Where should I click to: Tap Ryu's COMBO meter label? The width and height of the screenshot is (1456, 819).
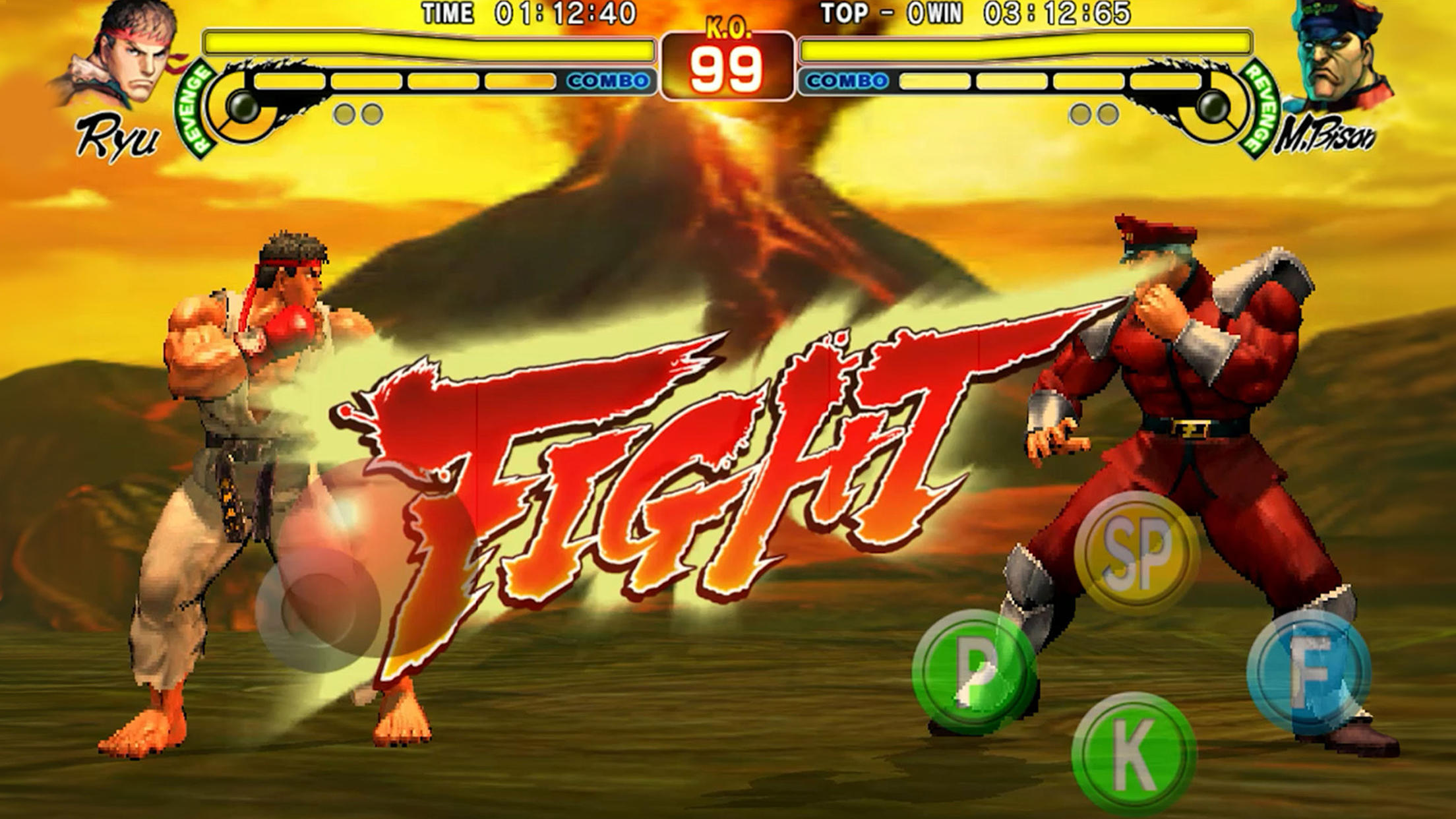609,79
